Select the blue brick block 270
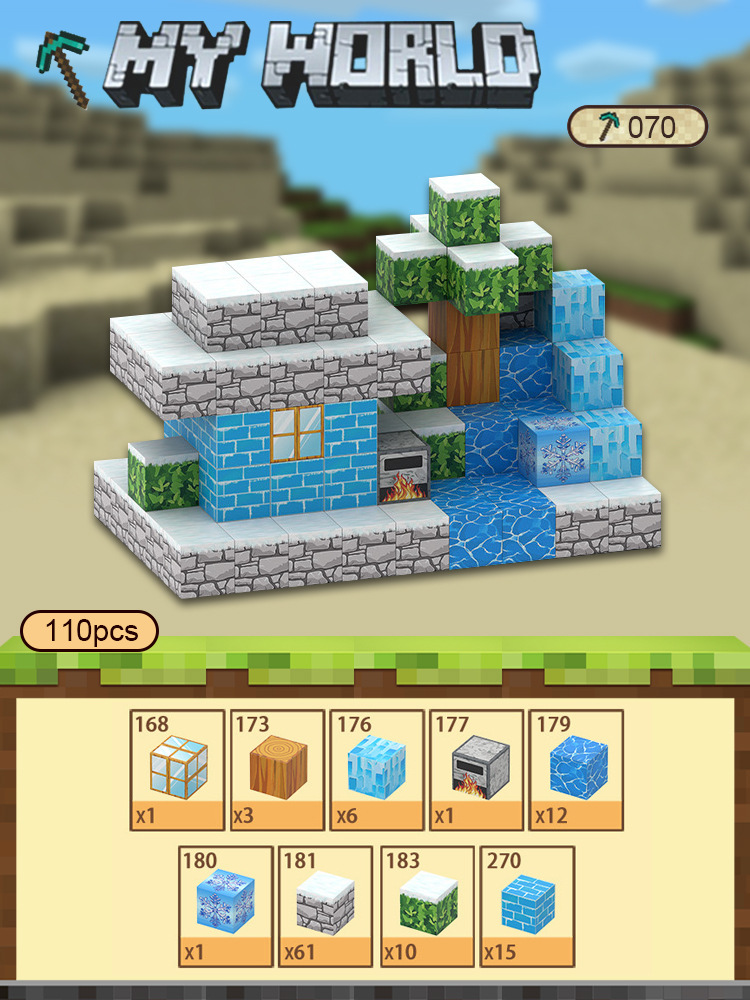Viewport: 750px width, 1000px height. pyautogui.click(x=525, y=906)
